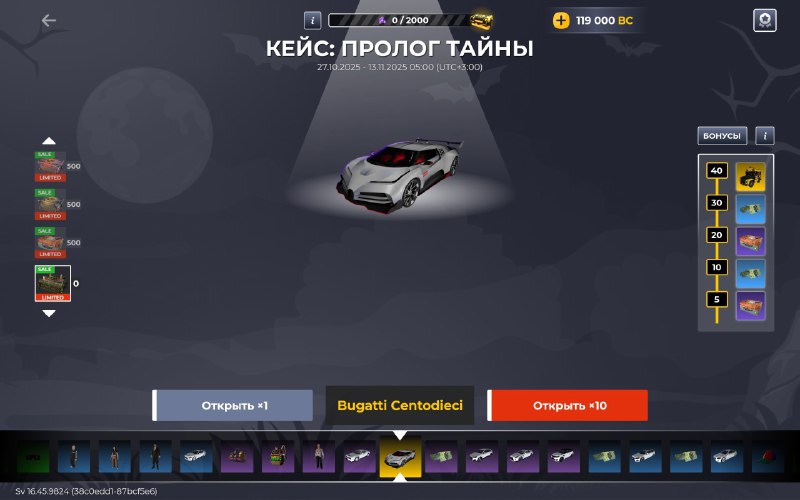Add BC currency with the plus button
This screenshot has height=500, width=800.
pos(561,20)
